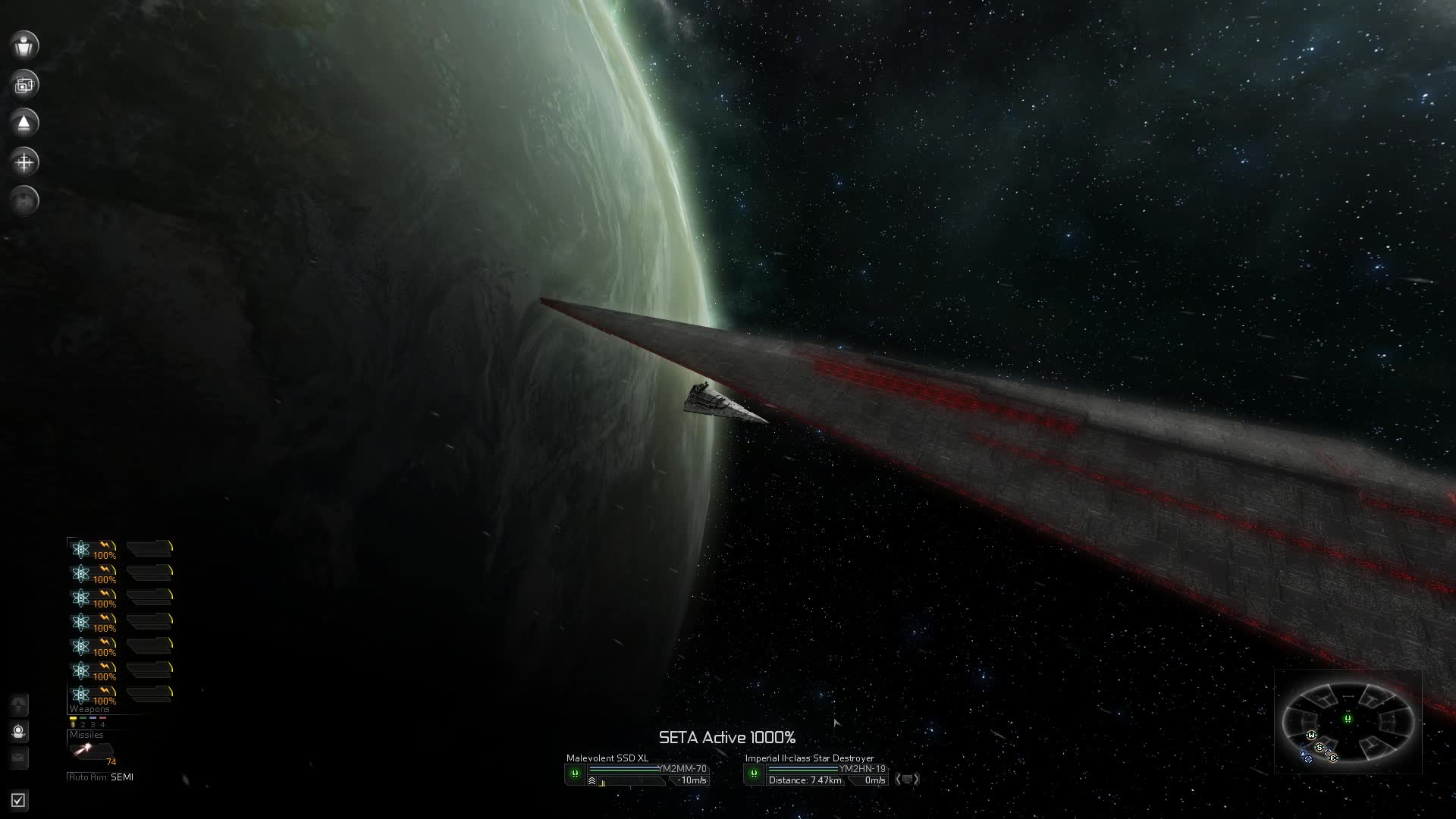The image size is (1456, 819).
Task: Open the video camera view icon
Action: (24, 84)
